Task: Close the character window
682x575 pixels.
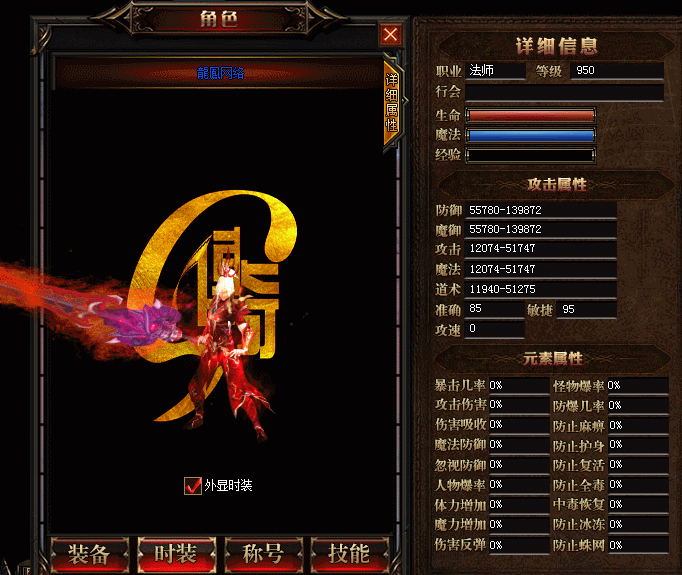Action: coord(390,35)
